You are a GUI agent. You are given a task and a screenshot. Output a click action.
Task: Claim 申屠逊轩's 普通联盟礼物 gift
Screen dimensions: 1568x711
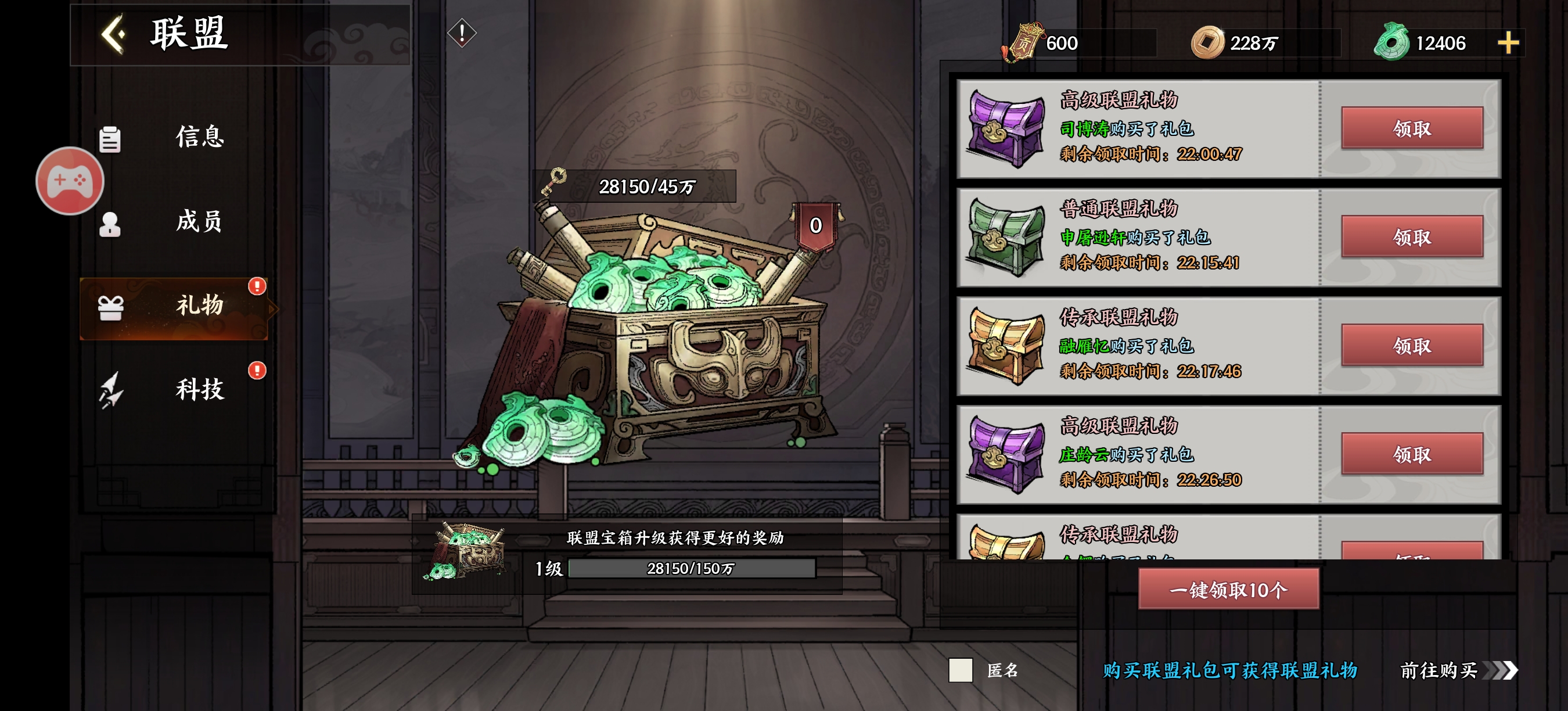[1412, 237]
